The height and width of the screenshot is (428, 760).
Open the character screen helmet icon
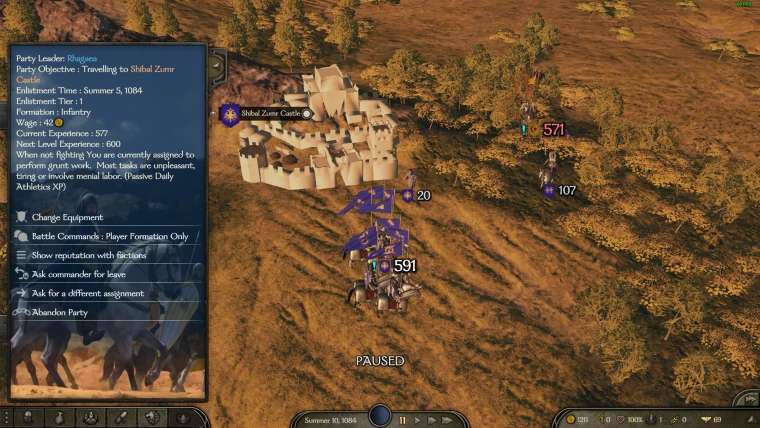(27, 418)
